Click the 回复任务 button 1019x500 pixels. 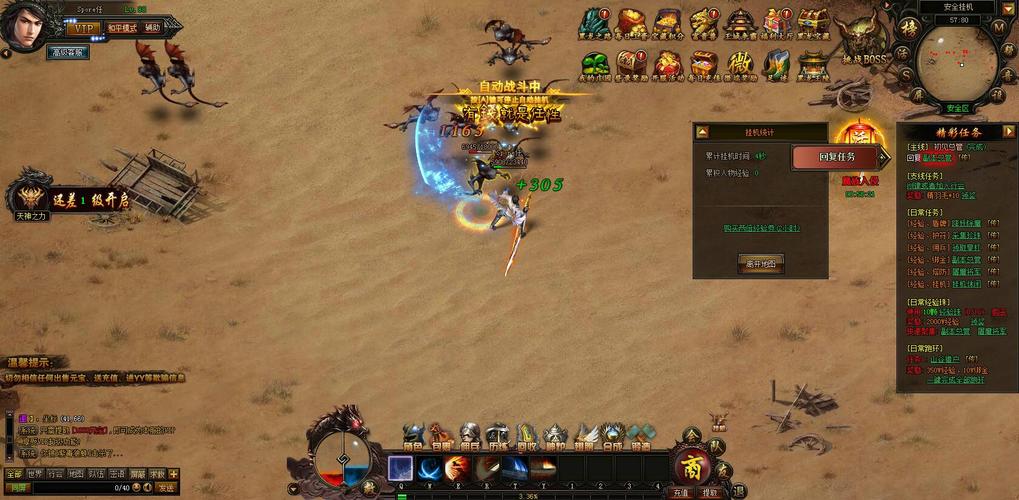[x=837, y=157]
